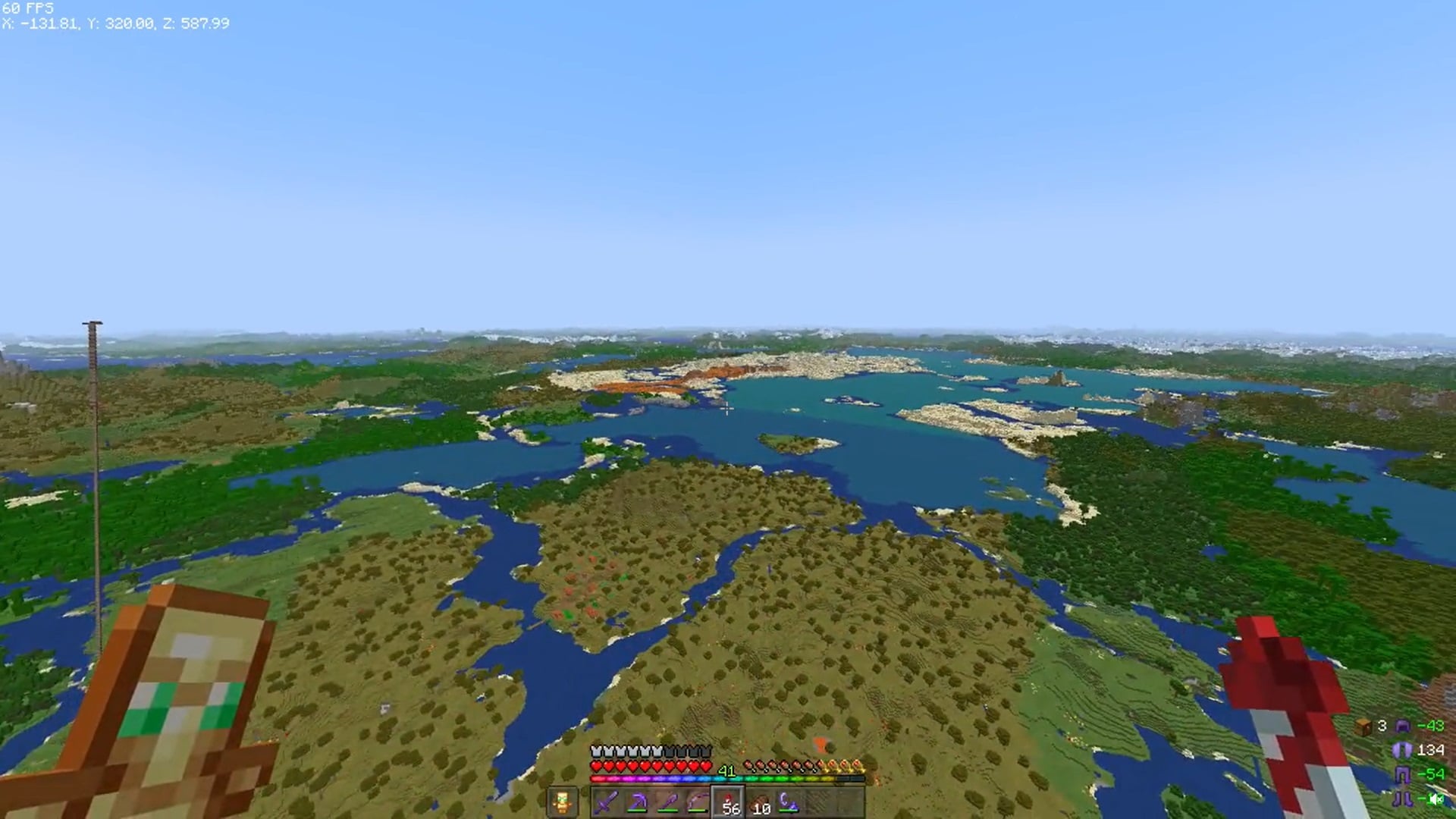Click the crosshair at screen center
Image resolution: width=1456 pixels, height=819 pixels.
728,409
